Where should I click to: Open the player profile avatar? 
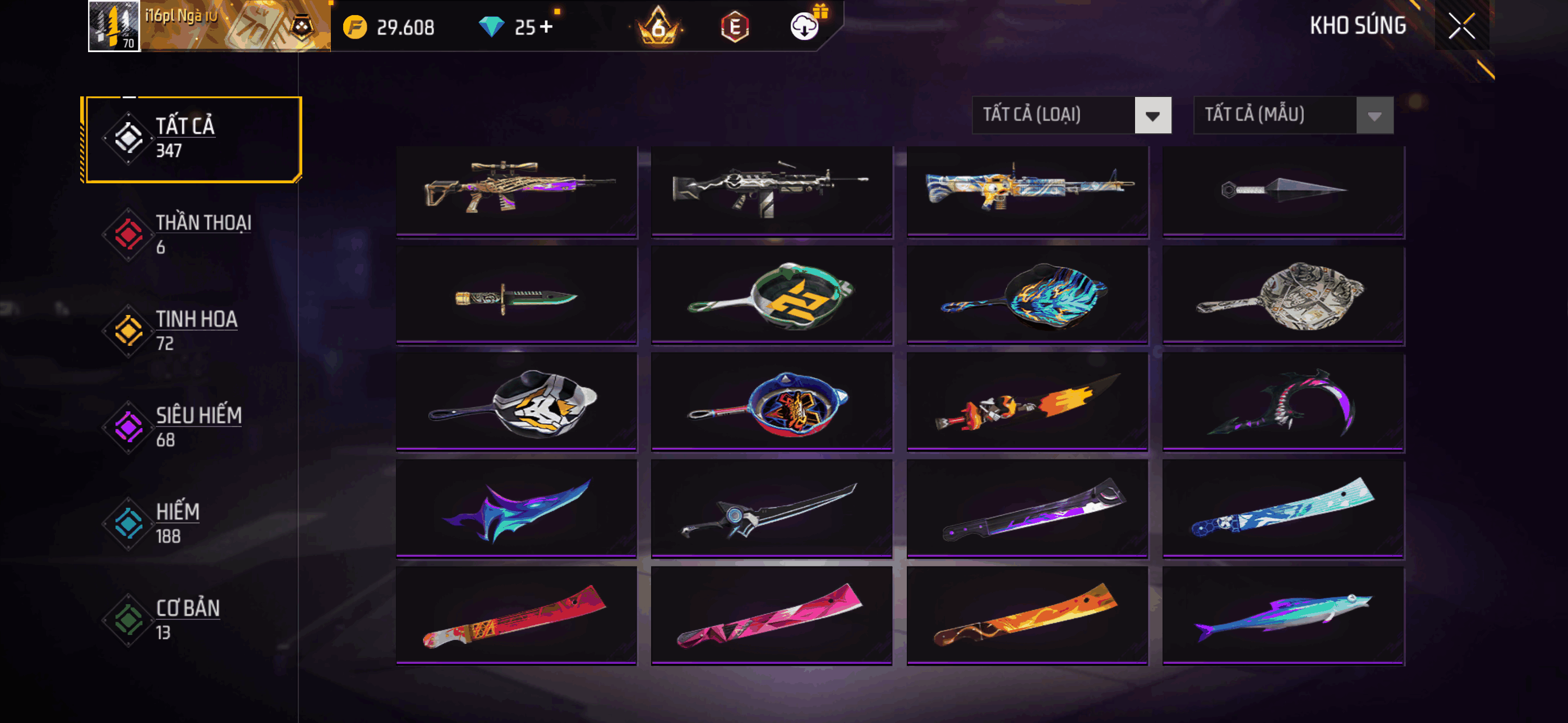[x=114, y=26]
